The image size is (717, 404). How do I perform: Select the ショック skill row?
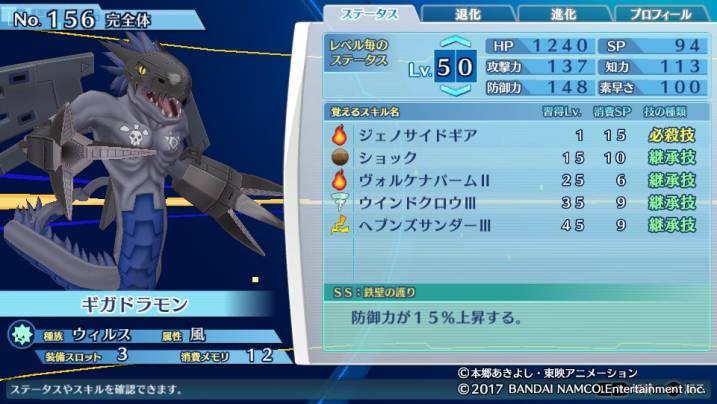coord(512,158)
